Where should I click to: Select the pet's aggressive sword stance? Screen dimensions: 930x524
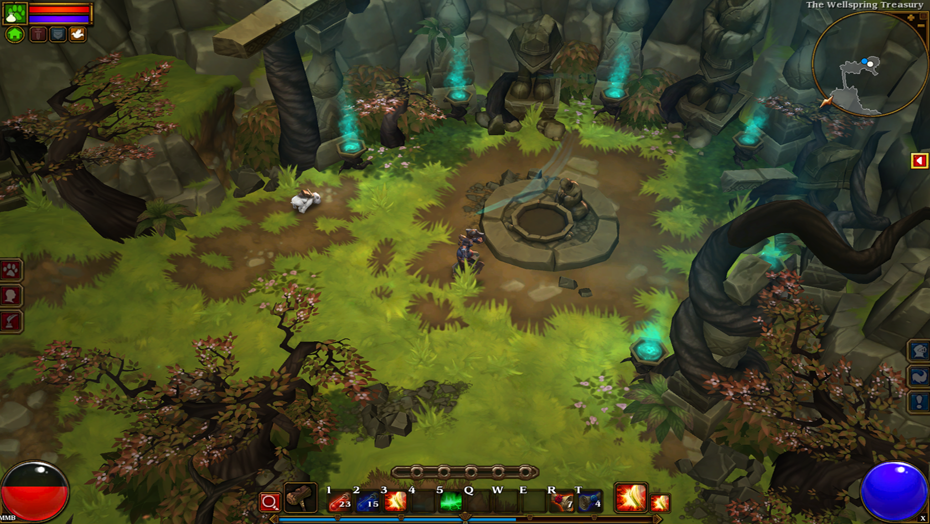pyautogui.click(x=38, y=35)
